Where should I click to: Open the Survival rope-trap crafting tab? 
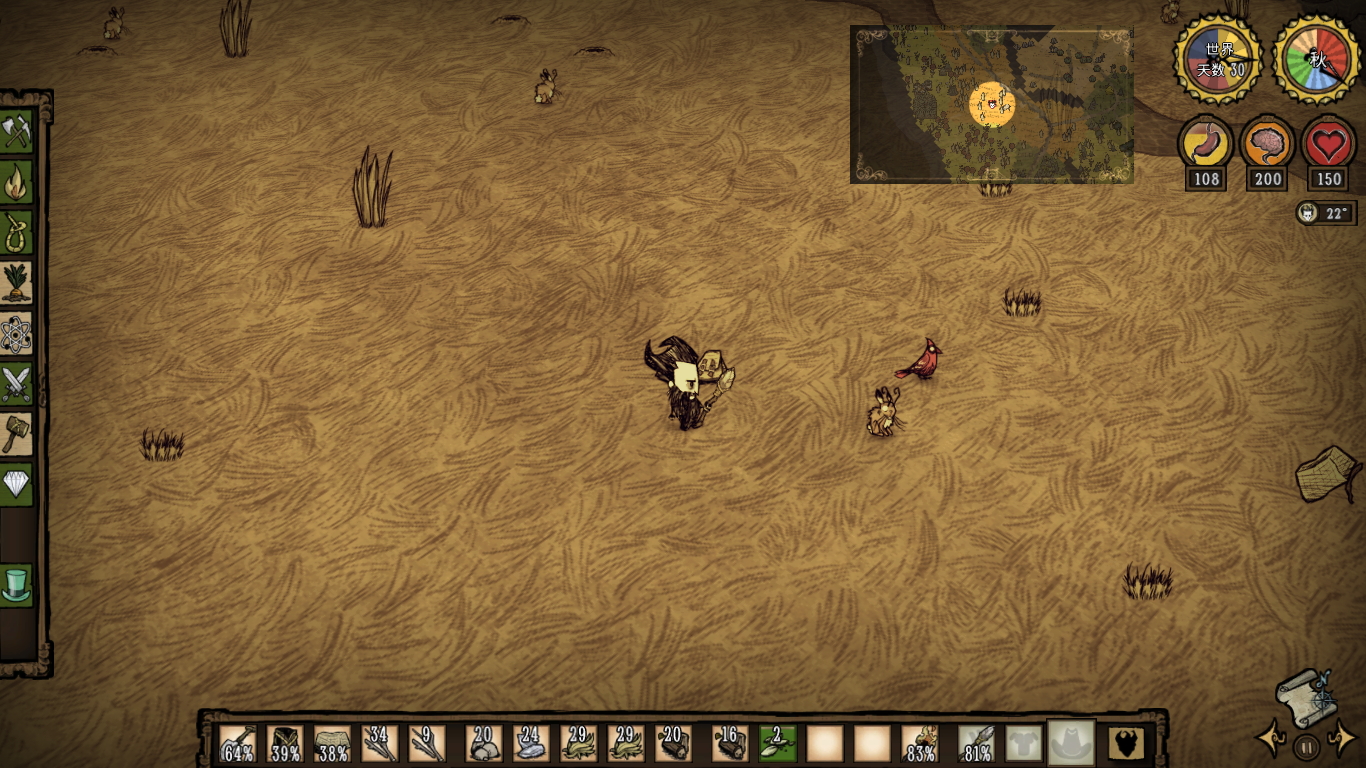(x=17, y=232)
